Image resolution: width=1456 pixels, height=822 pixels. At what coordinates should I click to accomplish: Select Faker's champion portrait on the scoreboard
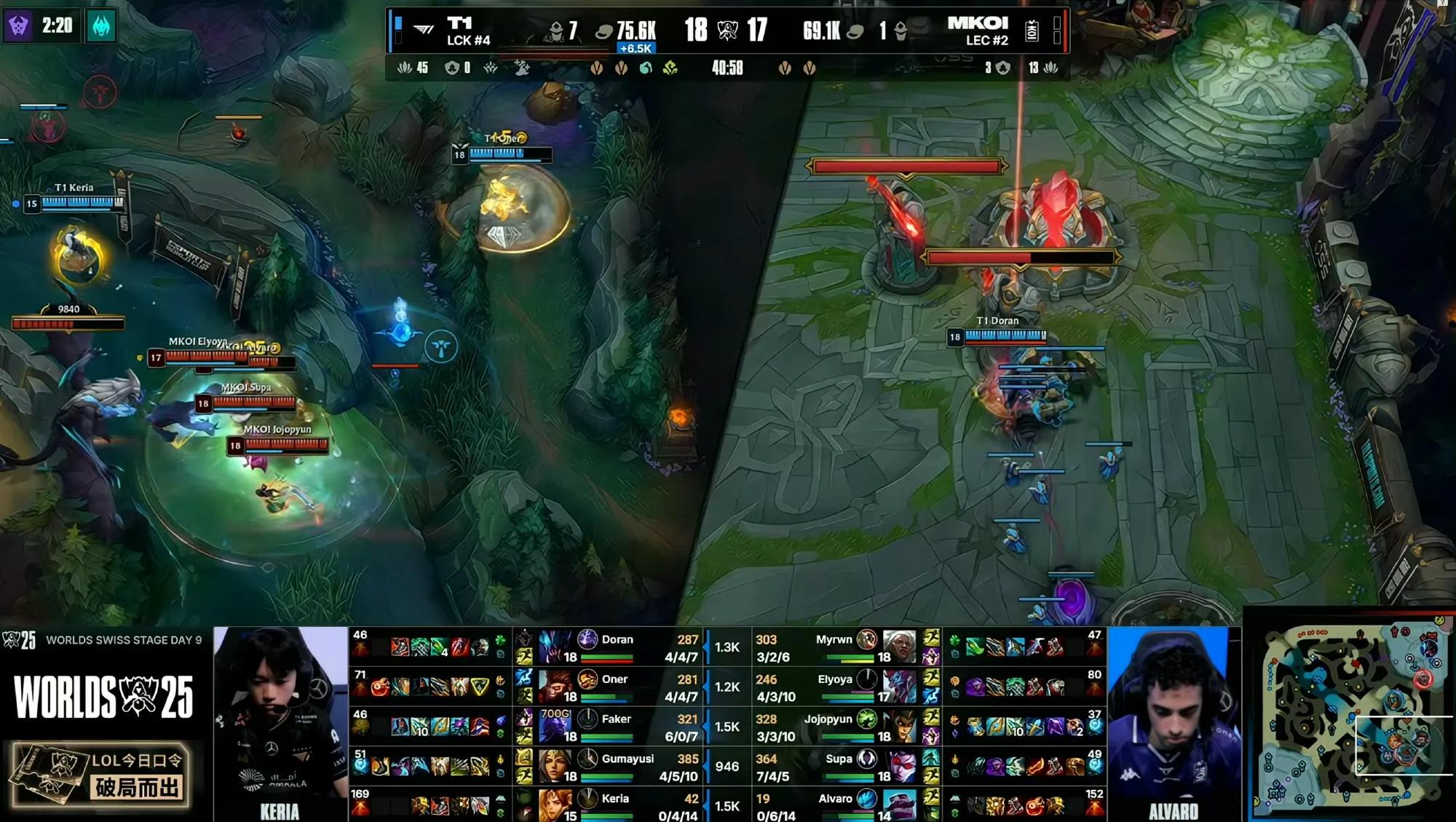coord(555,726)
